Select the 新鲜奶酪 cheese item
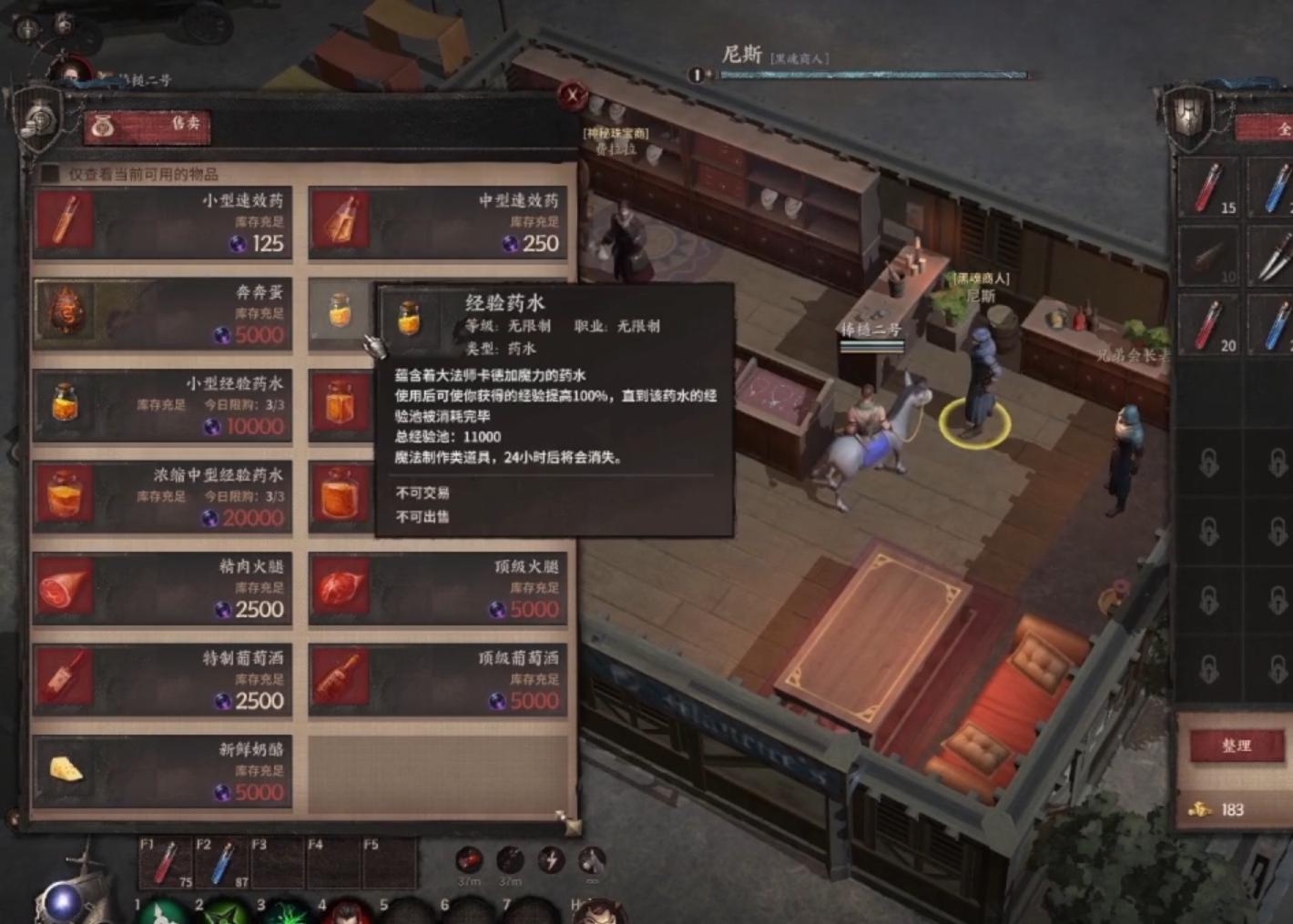The image size is (1293, 924). click(162, 772)
